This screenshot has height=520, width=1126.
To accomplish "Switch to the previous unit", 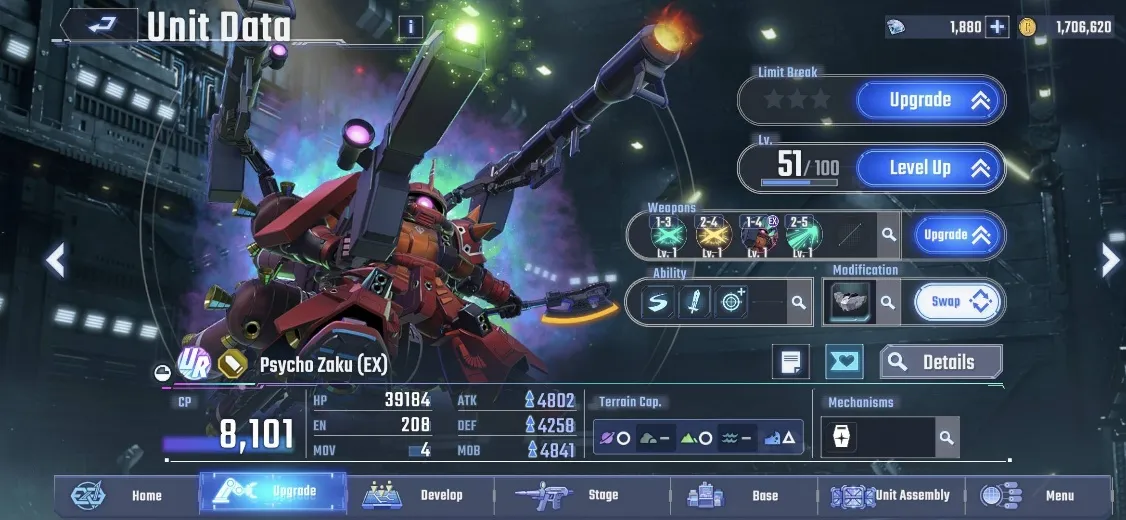I will coord(56,260).
